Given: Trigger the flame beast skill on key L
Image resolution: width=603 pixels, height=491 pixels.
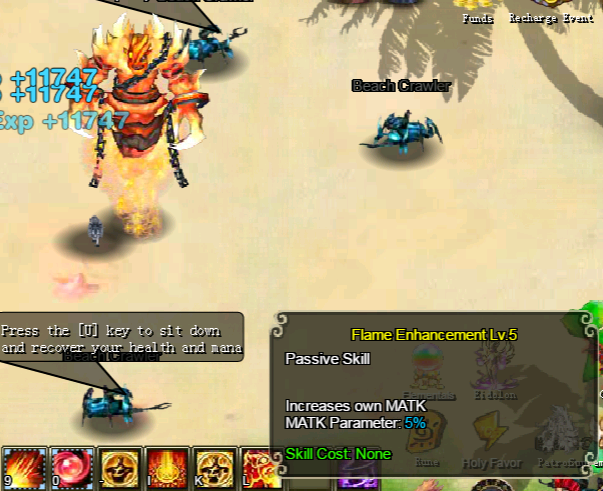Looking at the screenshot, I should [258, 468].
